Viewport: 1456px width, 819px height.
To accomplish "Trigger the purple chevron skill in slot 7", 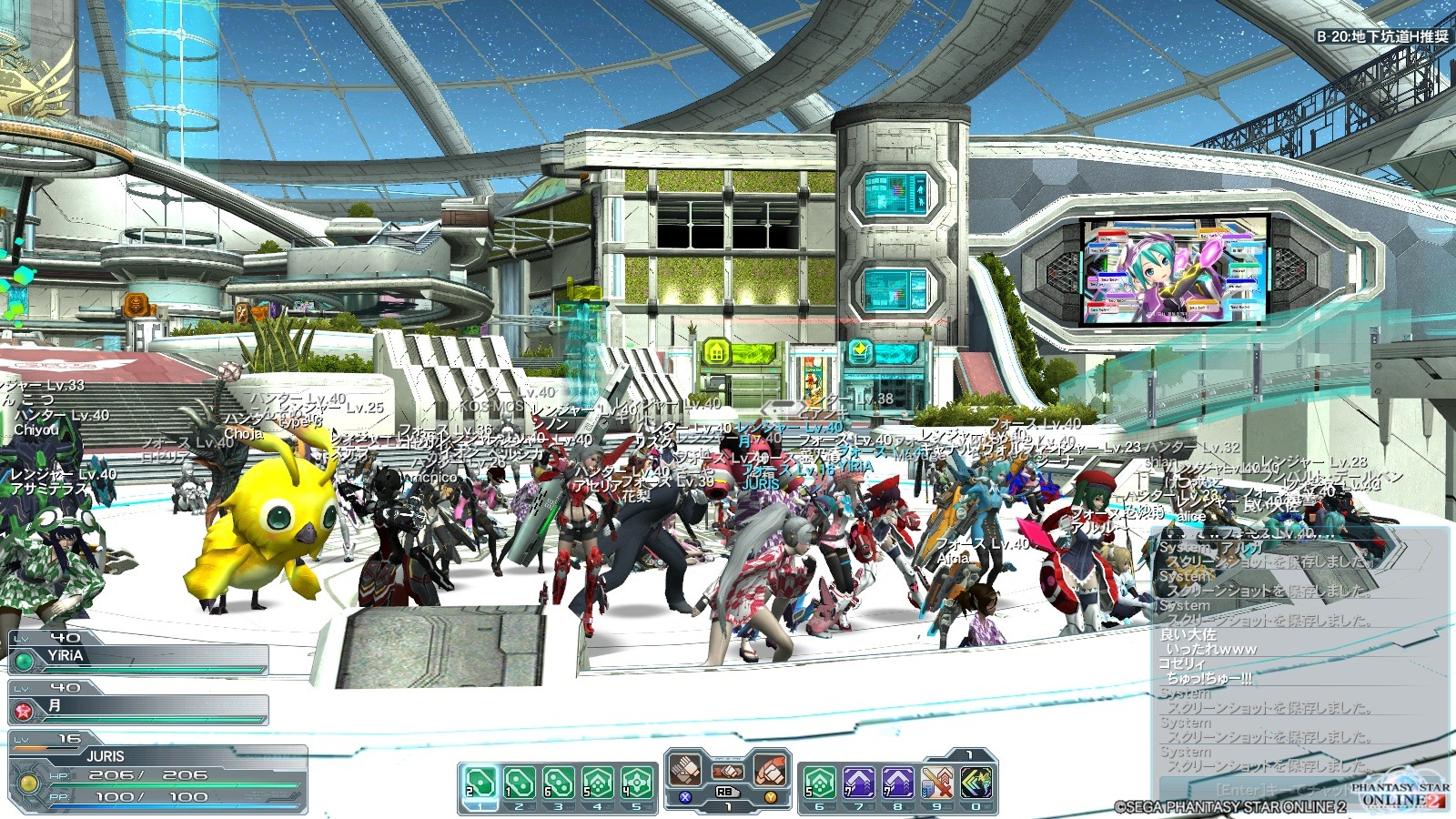I will coord(858,783).
